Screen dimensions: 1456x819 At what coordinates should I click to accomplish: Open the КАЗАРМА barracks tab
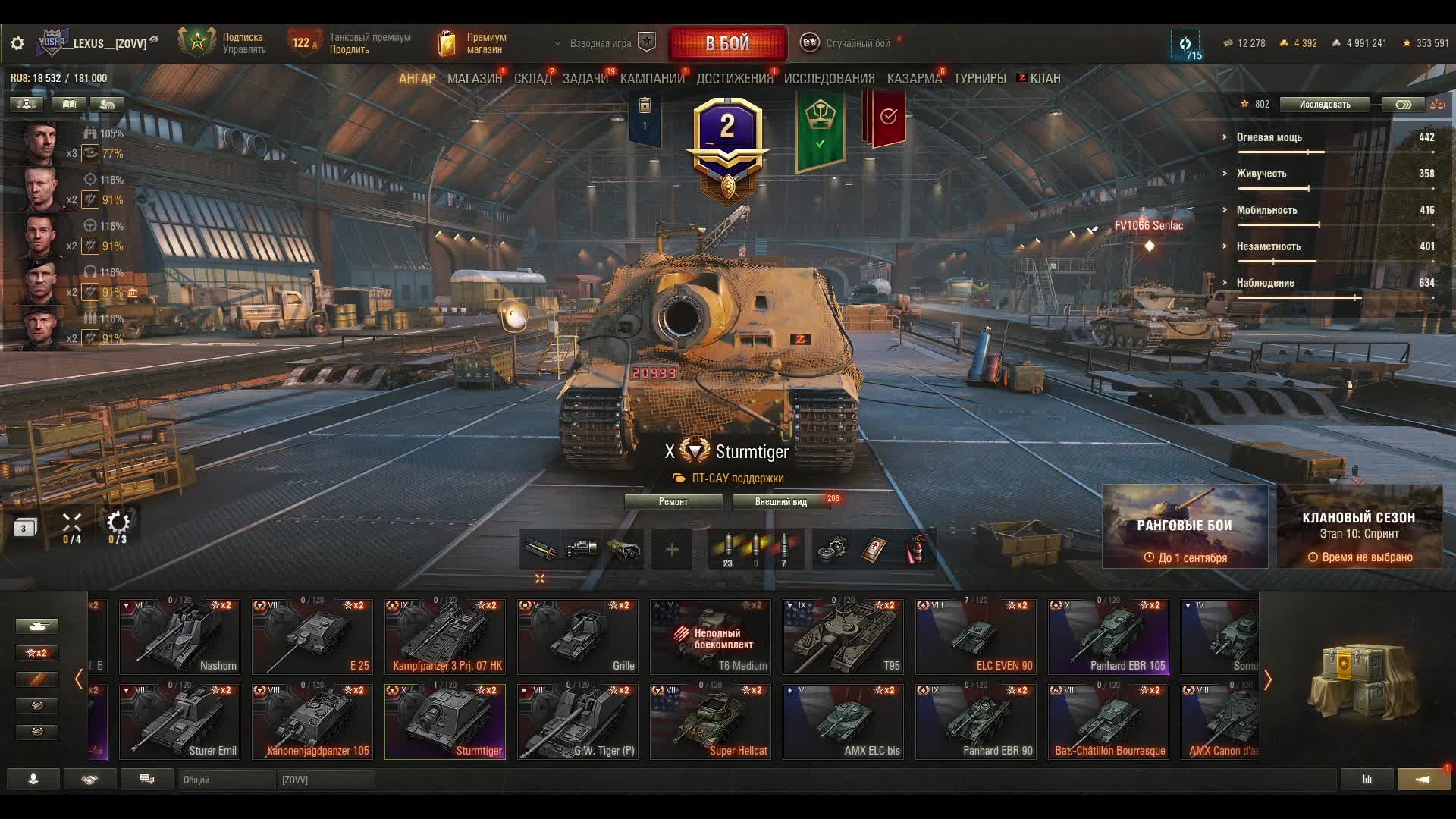914,79
